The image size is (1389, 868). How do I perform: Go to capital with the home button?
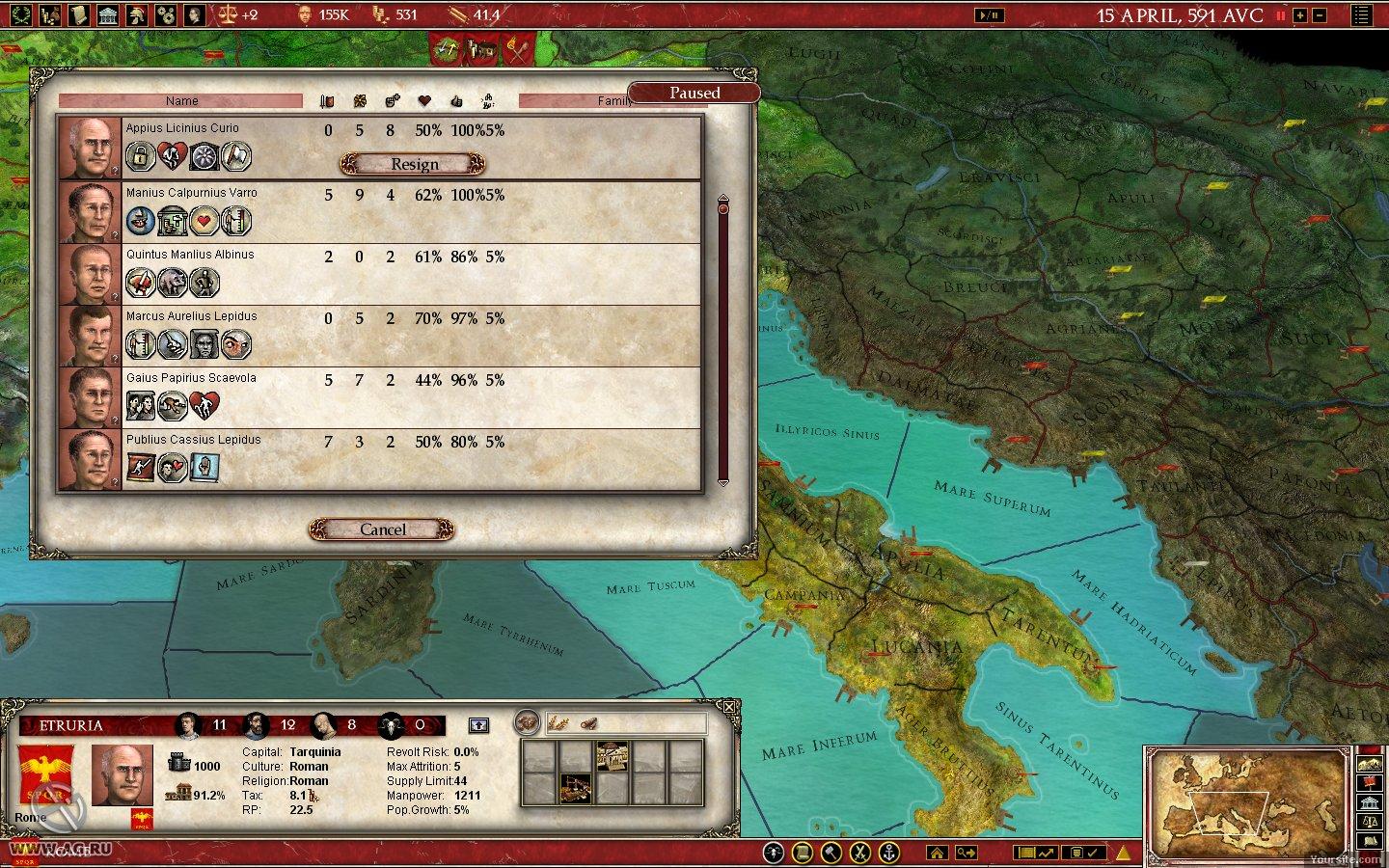pyautogui.click(x=936, y=853)
